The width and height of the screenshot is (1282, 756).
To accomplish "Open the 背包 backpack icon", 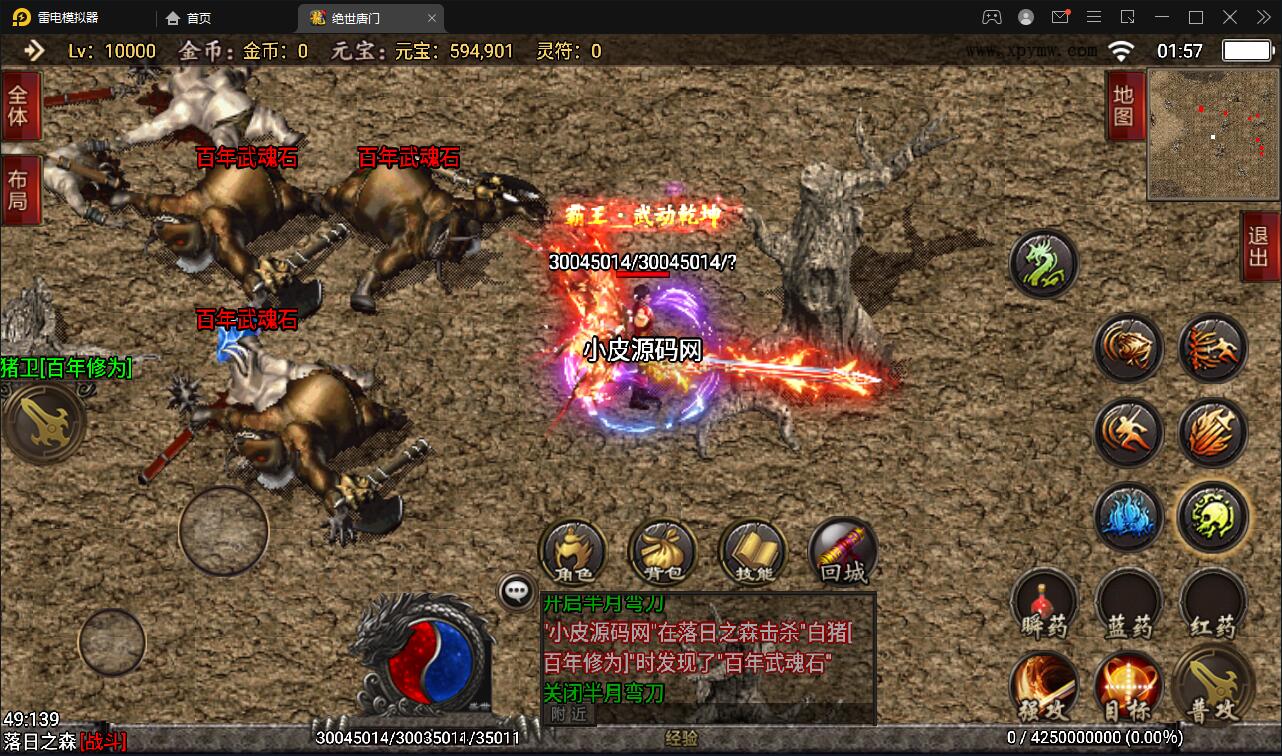I will coord(662,550).
